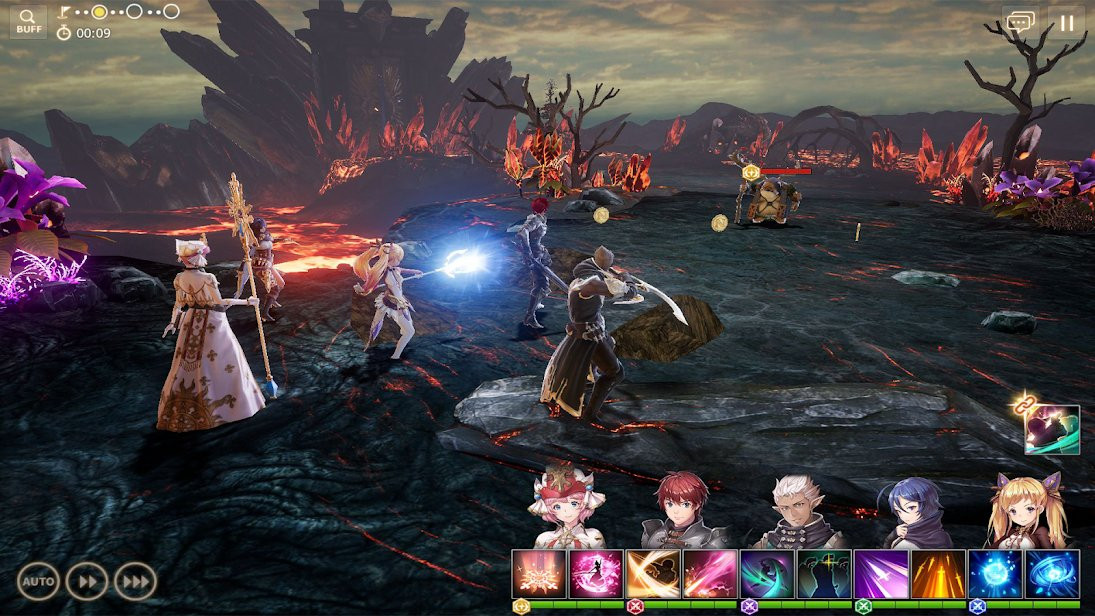Set triple-arrow fastest battle speed
Viewport: 1095px width, 616px height.
click(x=134, y=581)
